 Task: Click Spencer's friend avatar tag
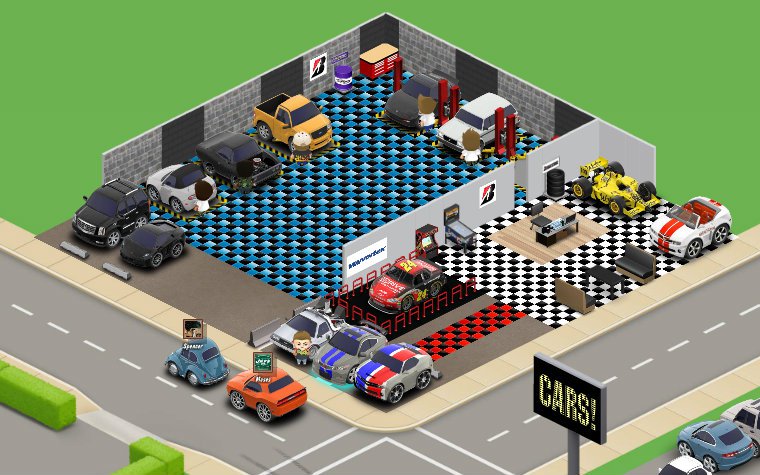click(x=194, y=330)
